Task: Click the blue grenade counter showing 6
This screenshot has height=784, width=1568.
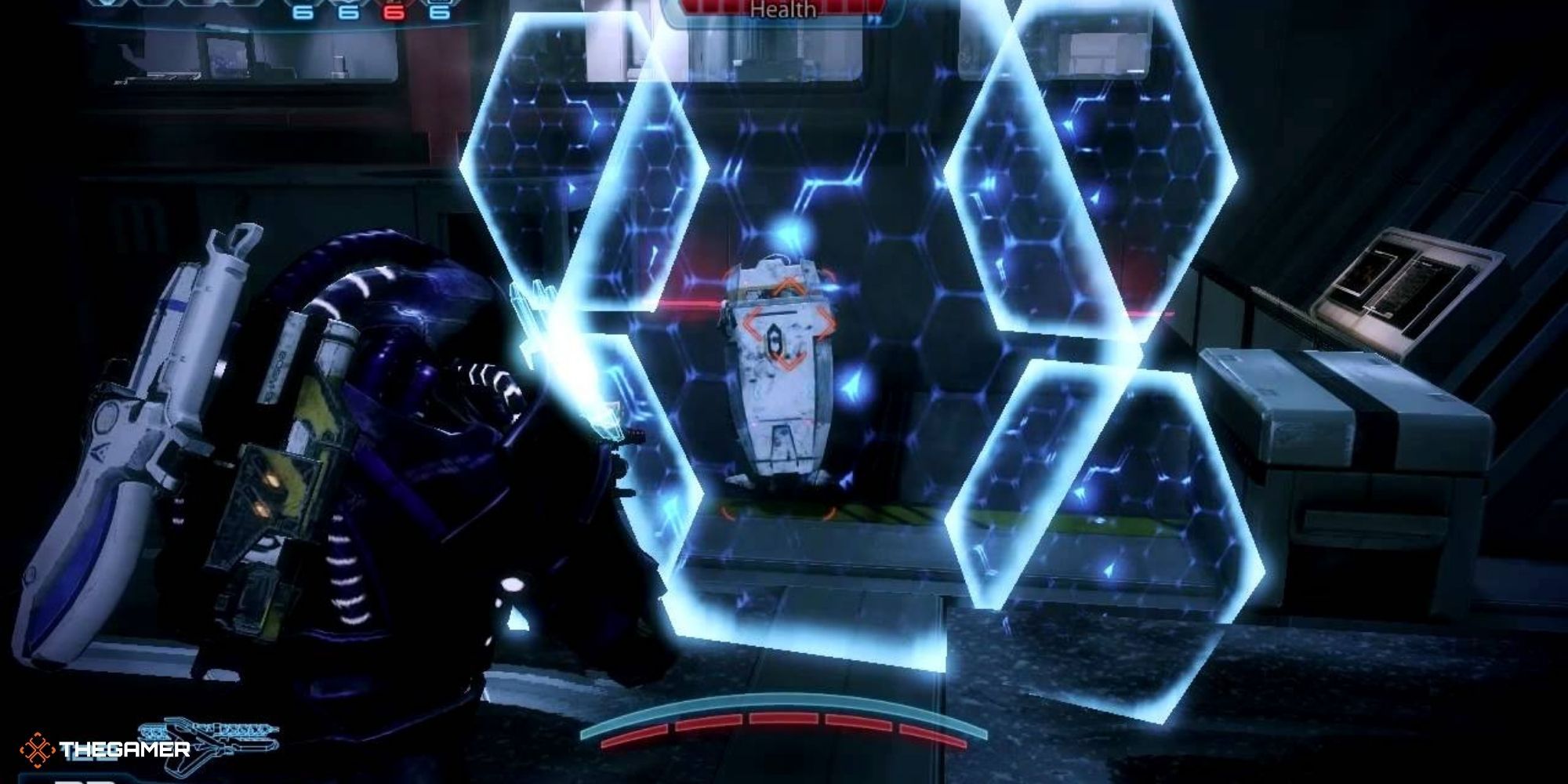Action: (x=303, y=12)
